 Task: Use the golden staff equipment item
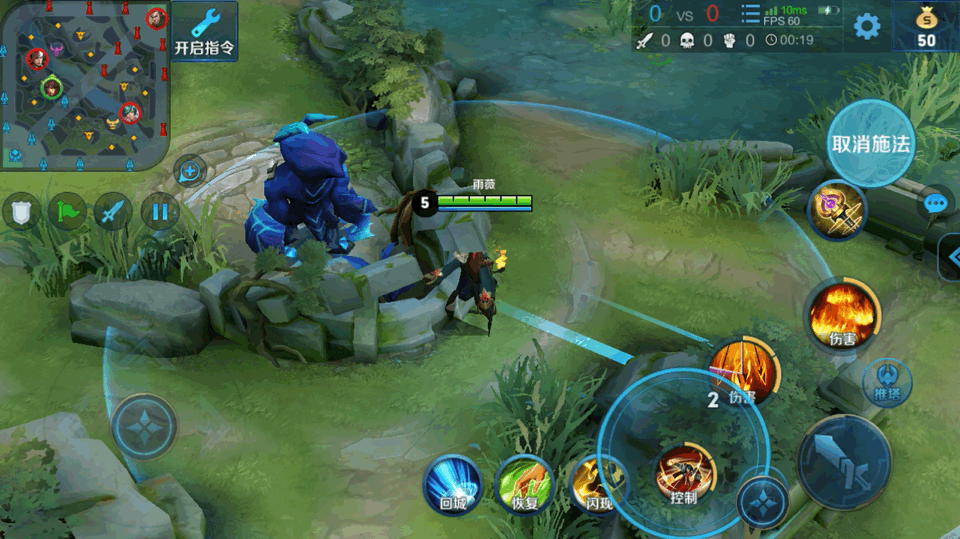coord(837,210)
